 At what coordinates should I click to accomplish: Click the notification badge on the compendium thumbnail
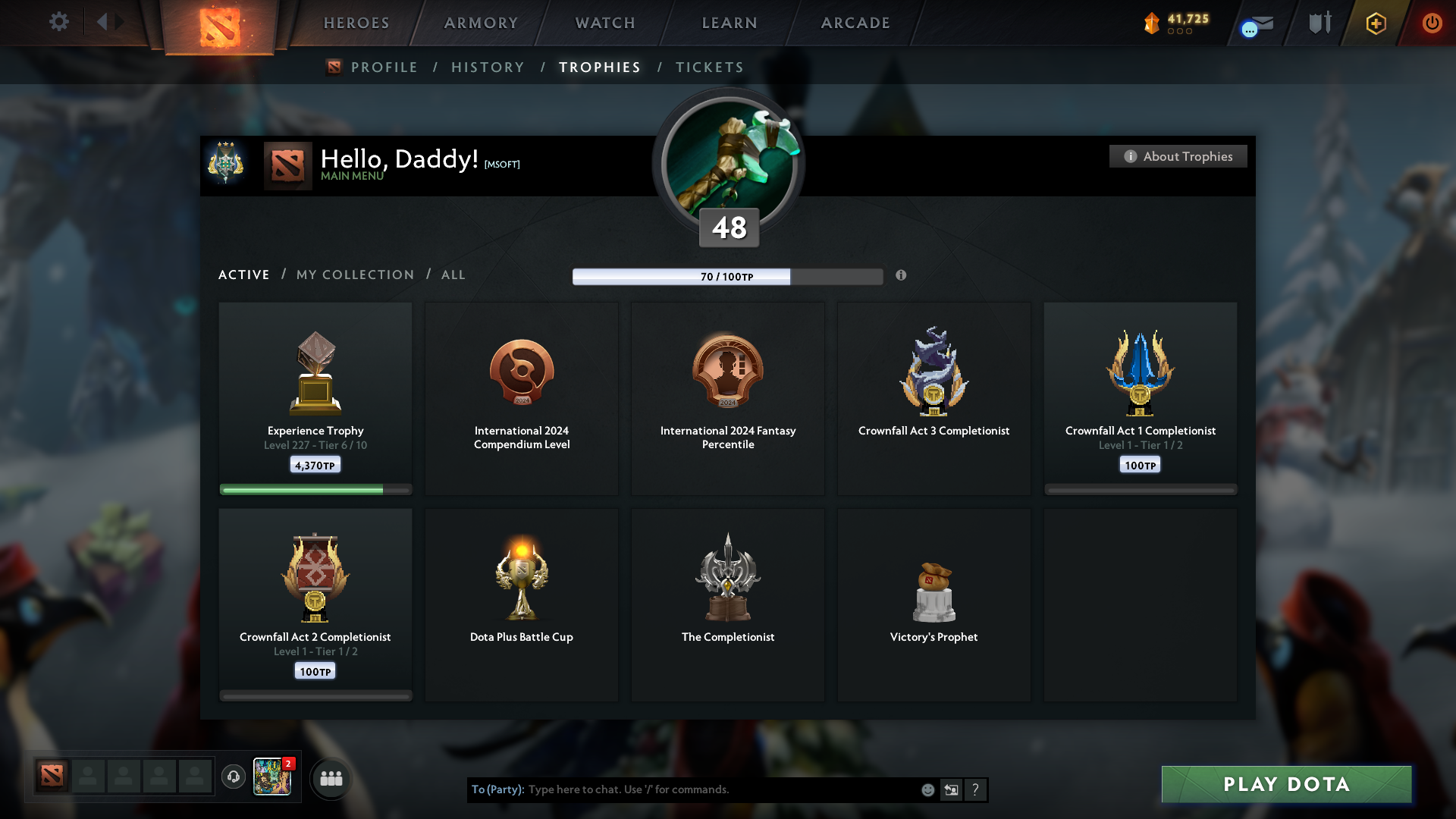click(x=289, y=764)
